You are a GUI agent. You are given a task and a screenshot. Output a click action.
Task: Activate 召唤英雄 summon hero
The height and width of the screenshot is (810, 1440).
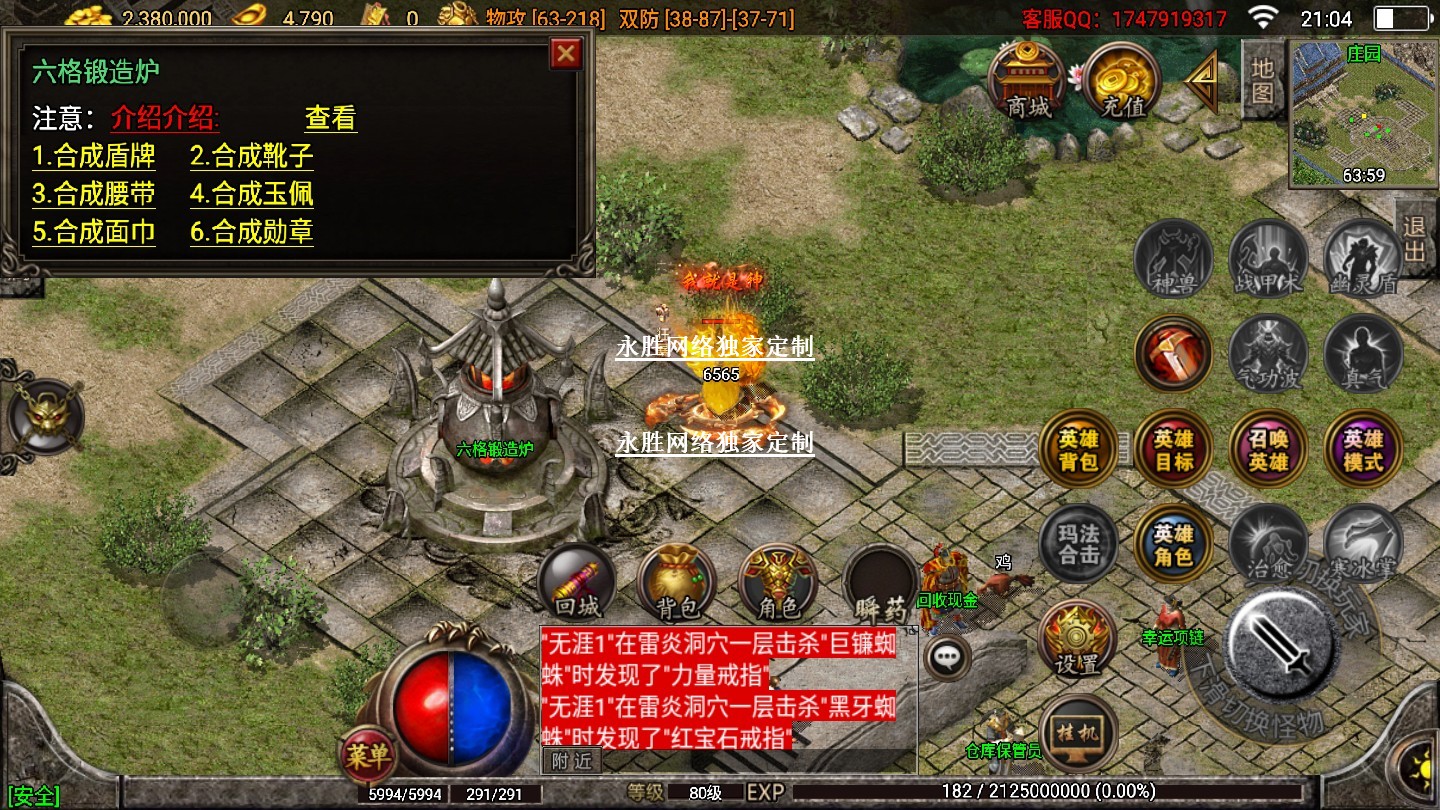pyautogui.click(x=1268, y=450)
